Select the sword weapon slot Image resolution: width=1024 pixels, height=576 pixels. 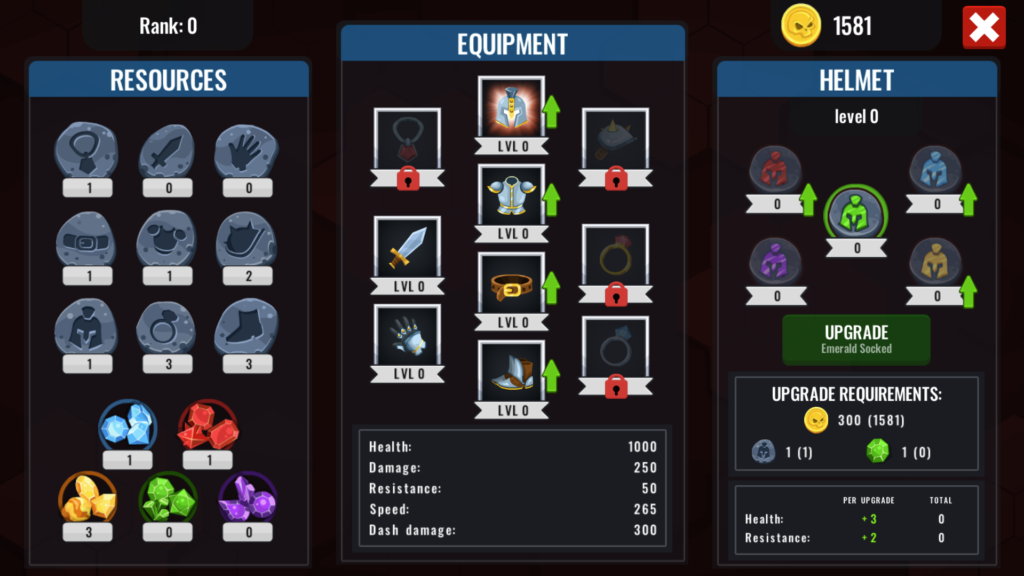[x=407, y=247]
